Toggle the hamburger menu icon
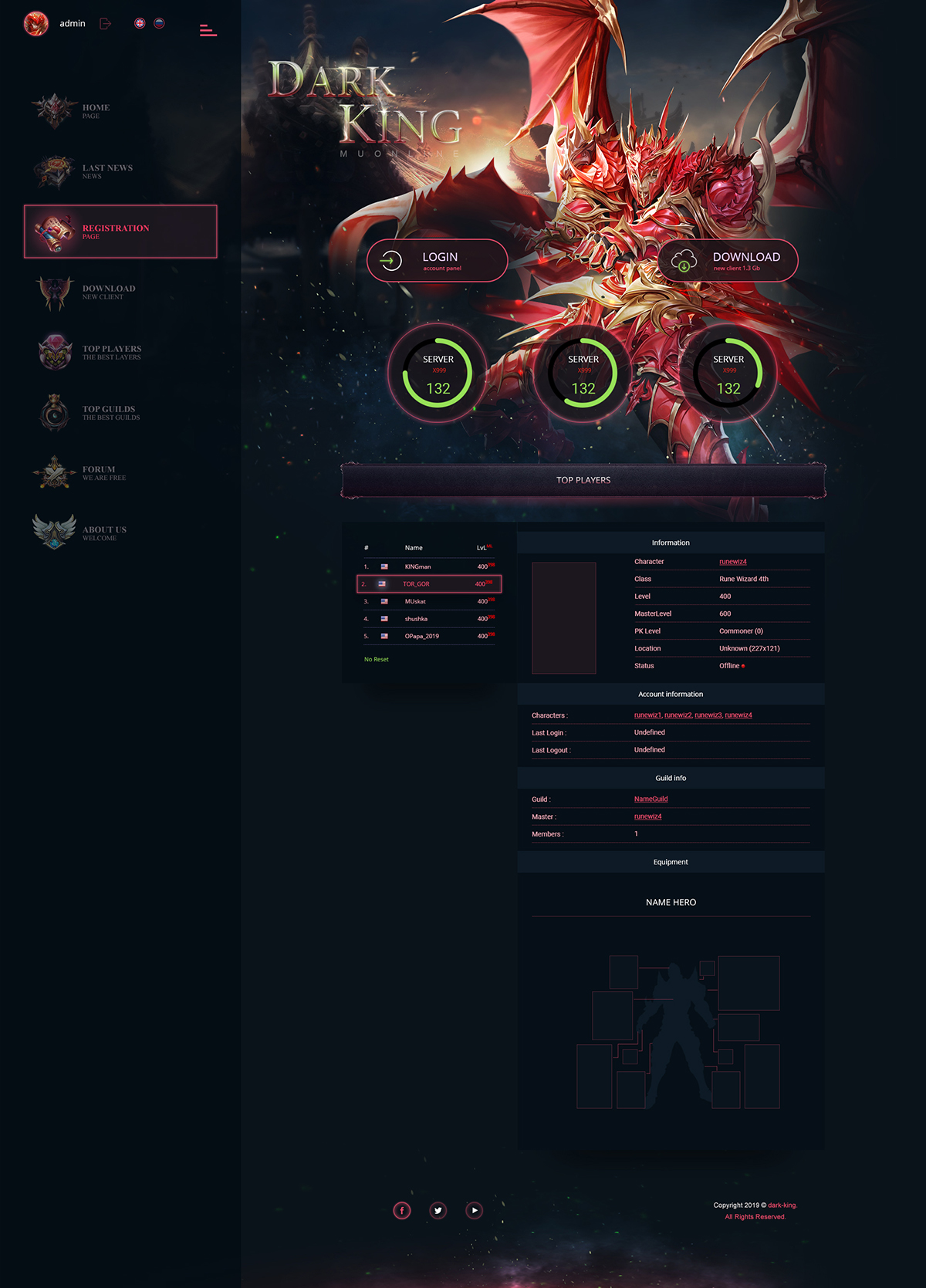 click(208, 30)
